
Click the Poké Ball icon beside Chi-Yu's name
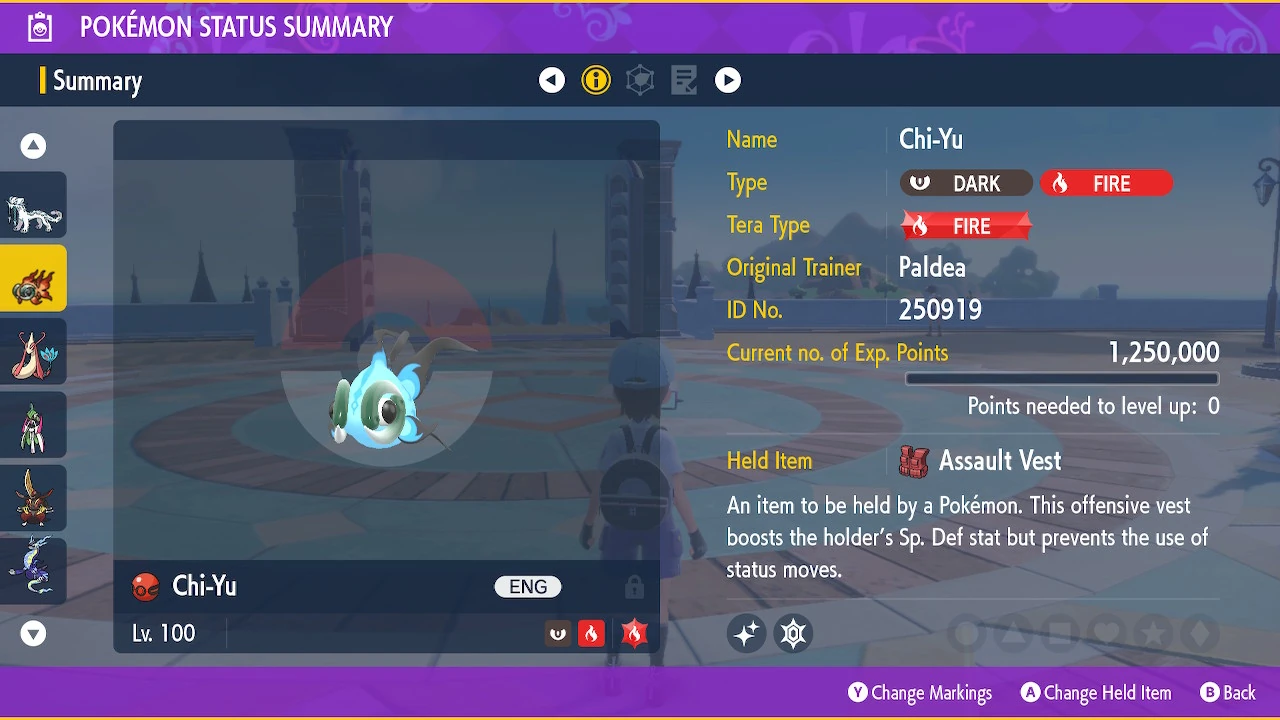147,587
